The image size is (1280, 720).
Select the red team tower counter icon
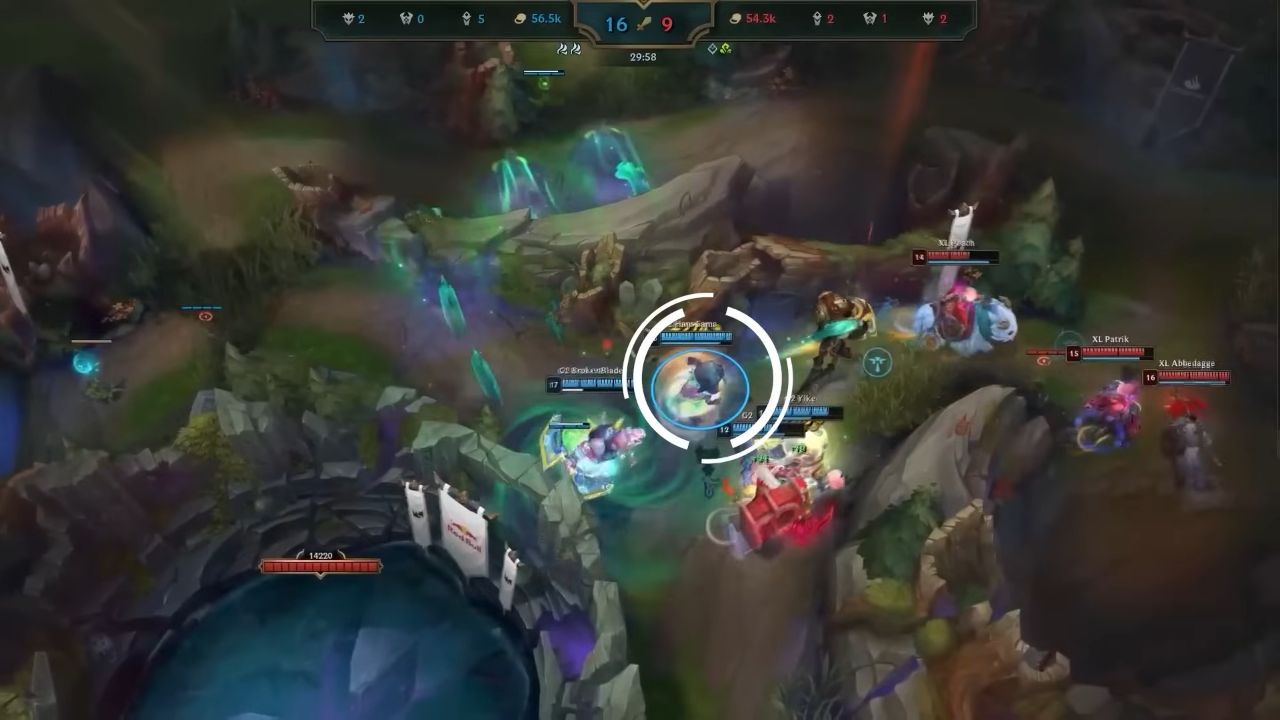point(815,18)
